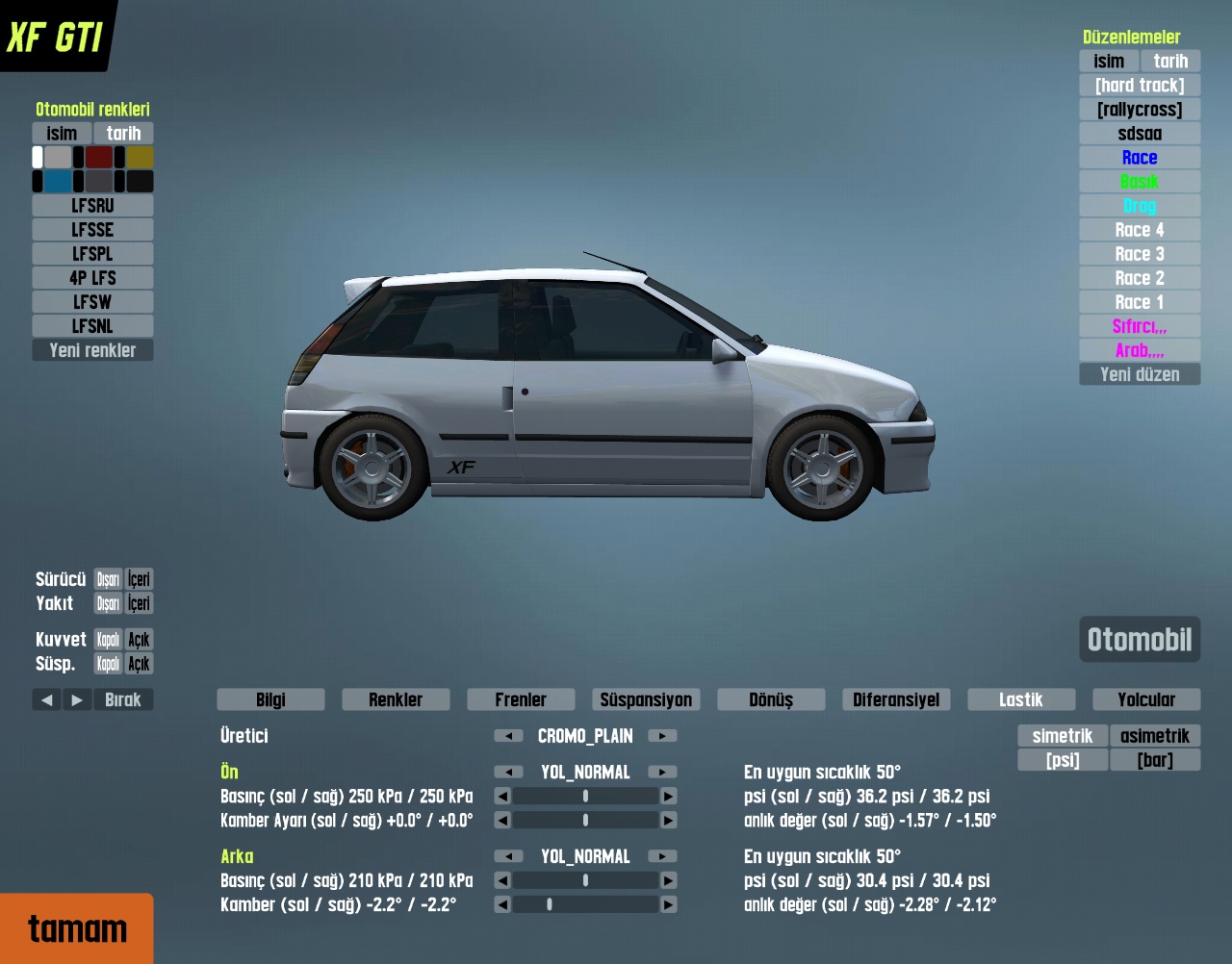Click the Bırak button

tap(123, 699)
